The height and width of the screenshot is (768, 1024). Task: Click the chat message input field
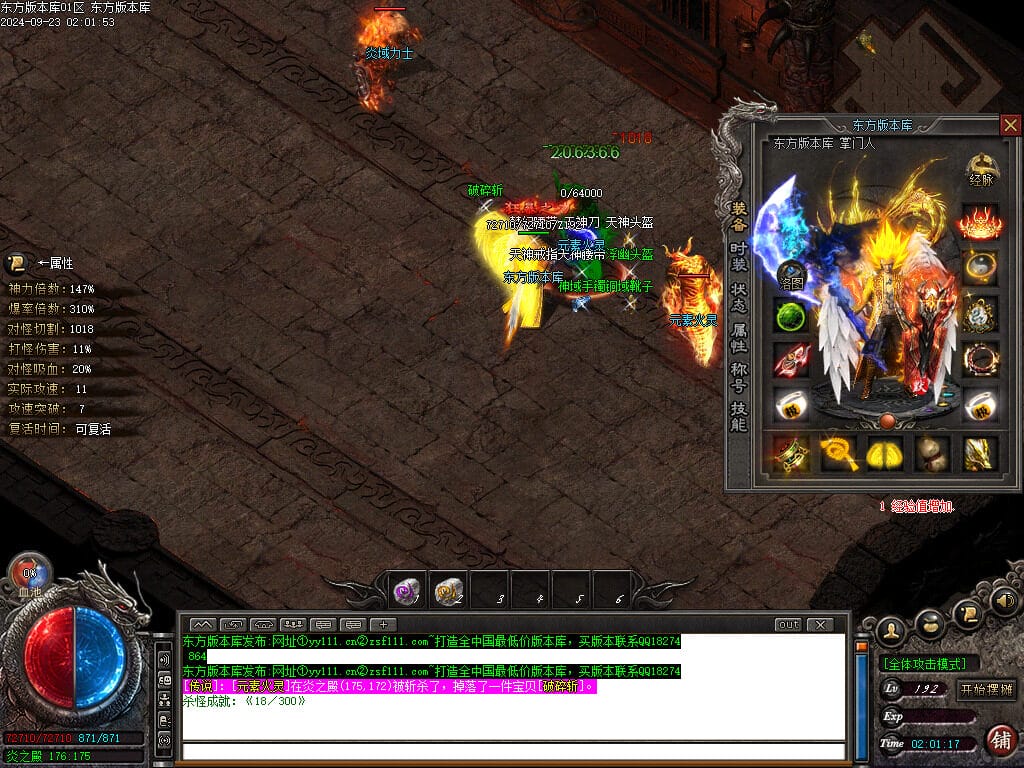pyautogui.click(x=512, y=751)
